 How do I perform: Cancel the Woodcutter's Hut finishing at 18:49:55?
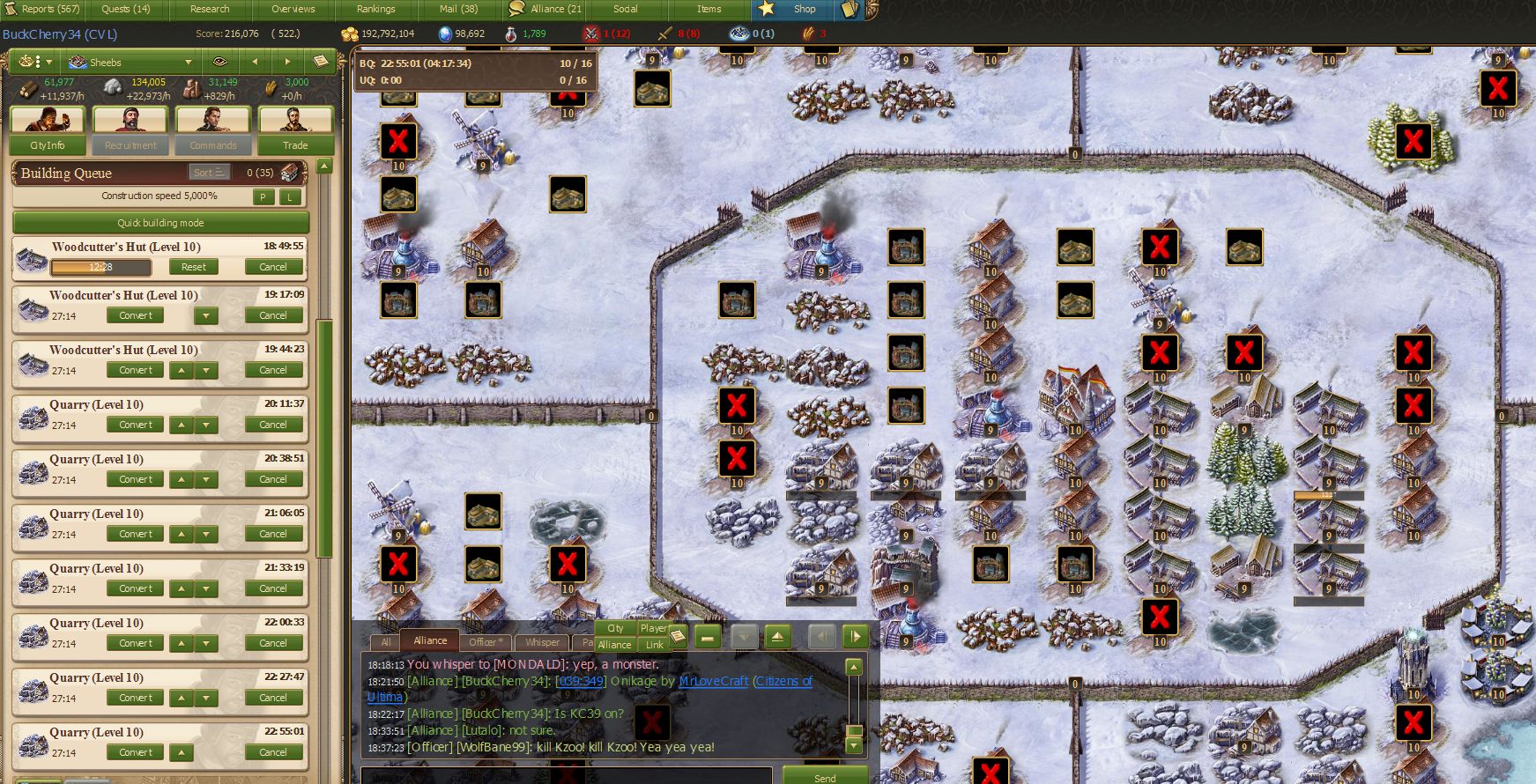[273, 267]
